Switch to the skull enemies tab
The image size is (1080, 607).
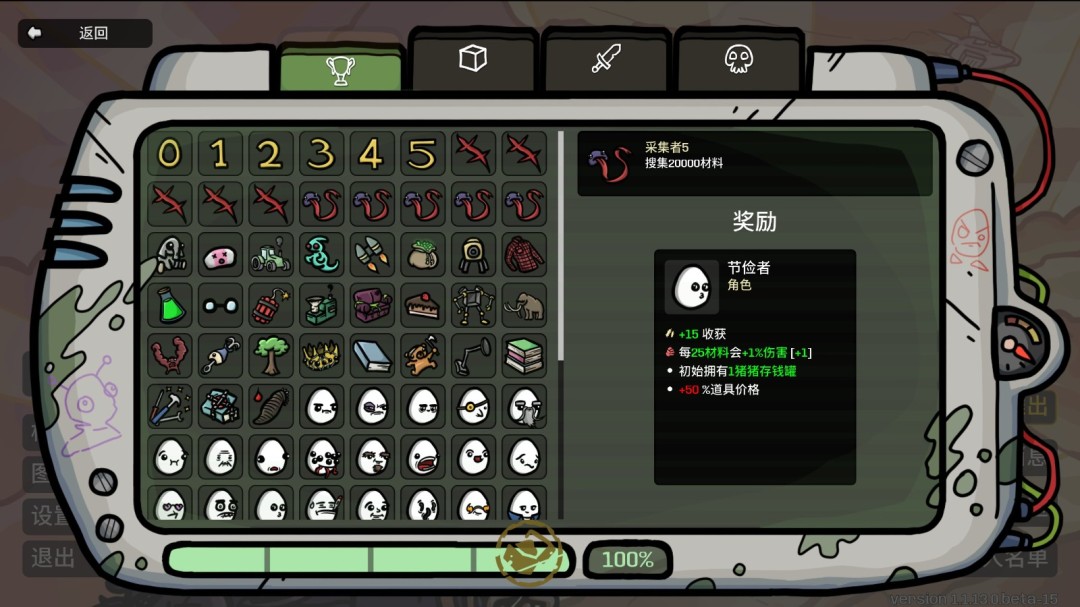point(739,59)
